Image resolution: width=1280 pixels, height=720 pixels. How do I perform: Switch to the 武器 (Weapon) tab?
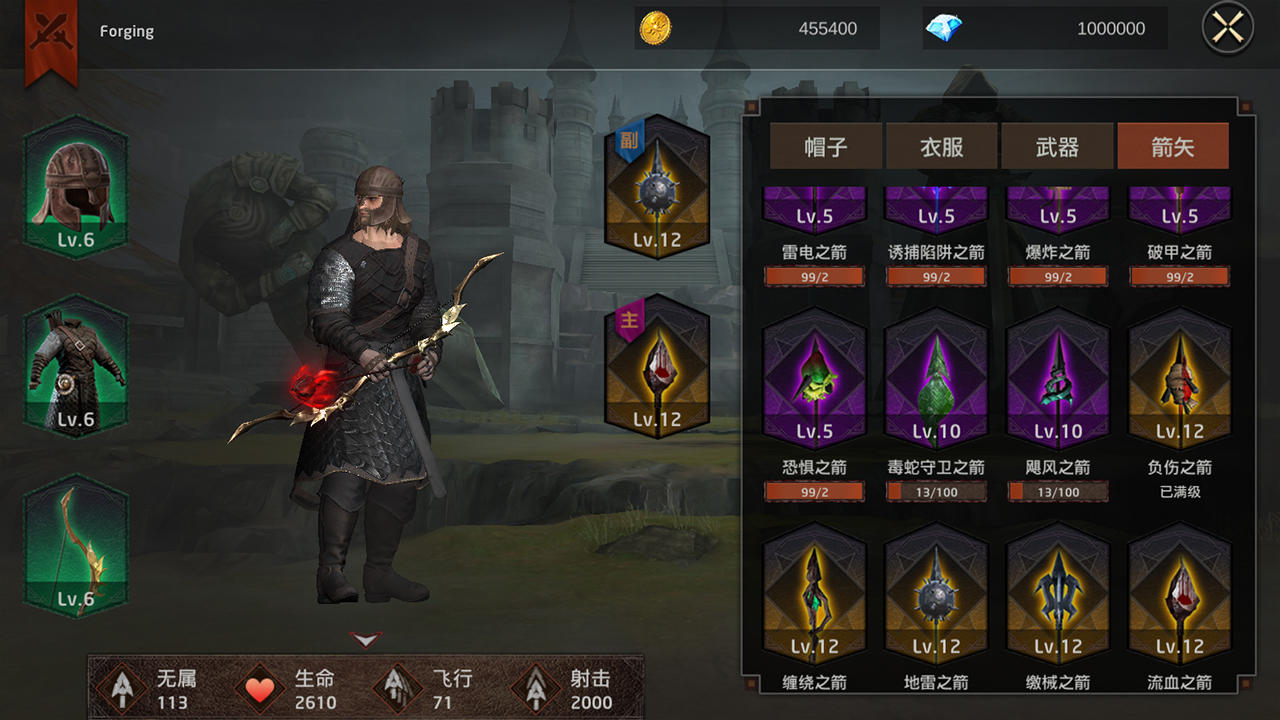click(x=1057, y=145)
